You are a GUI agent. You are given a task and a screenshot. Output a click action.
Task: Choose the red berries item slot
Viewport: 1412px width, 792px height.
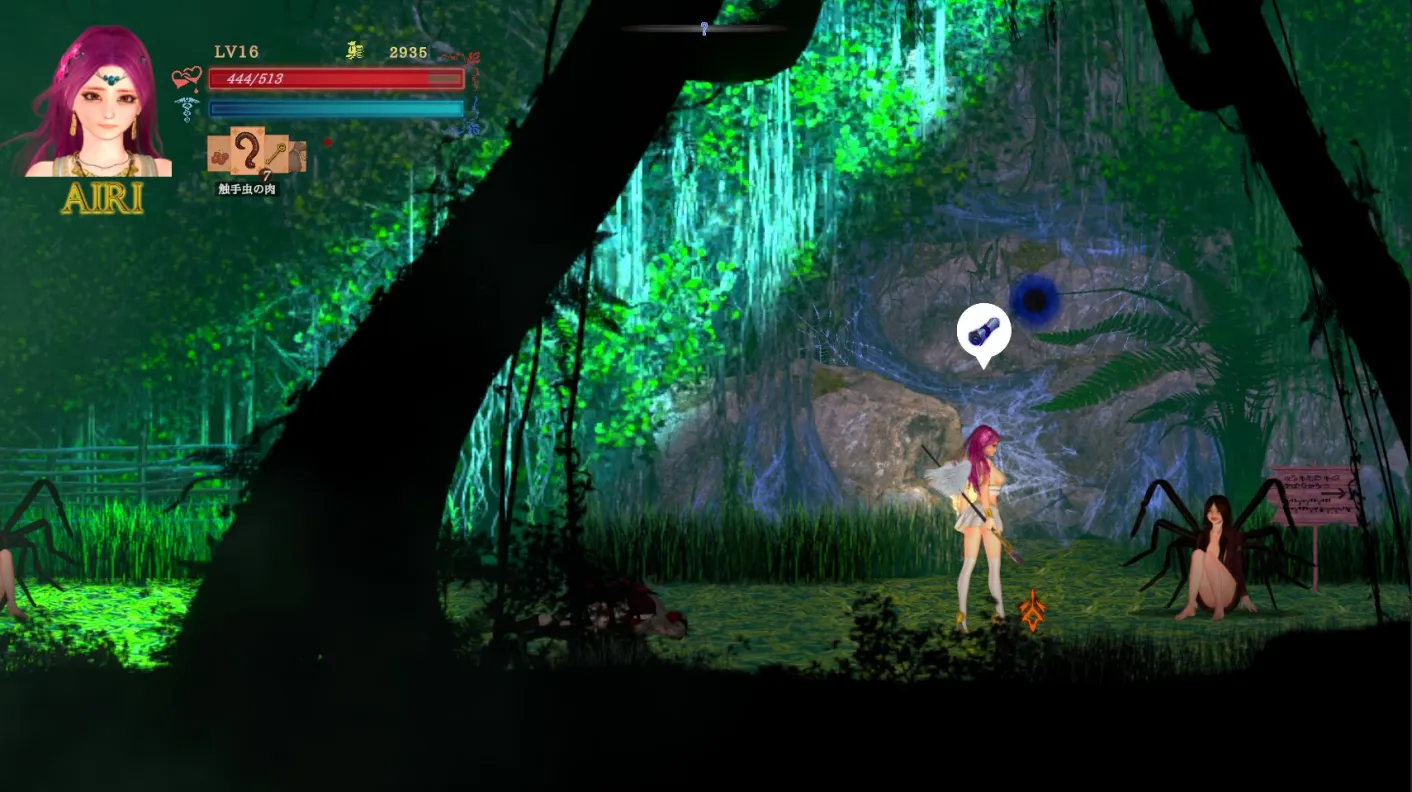(x=219, y=155)
